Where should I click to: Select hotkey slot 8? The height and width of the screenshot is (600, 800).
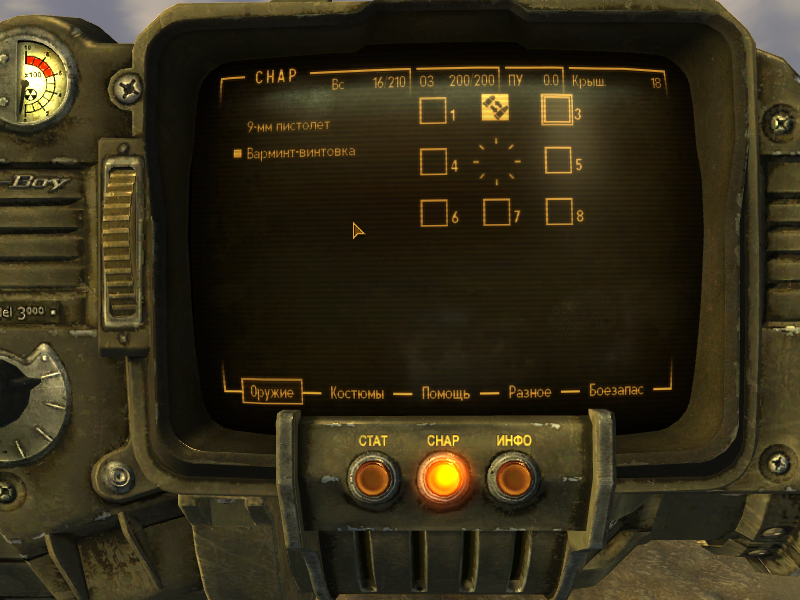(559, 212)
